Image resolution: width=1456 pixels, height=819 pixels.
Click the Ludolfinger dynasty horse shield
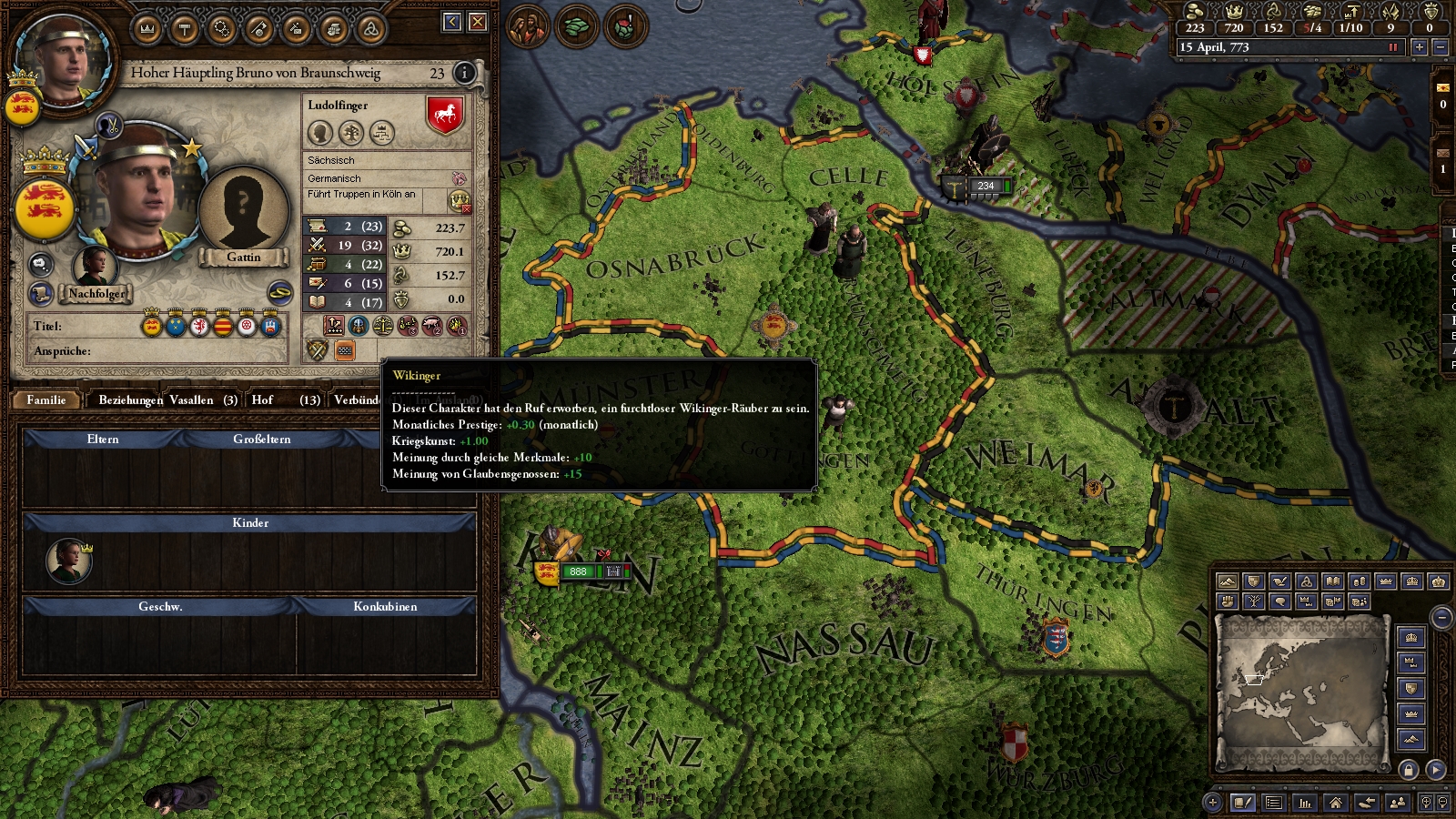445,116
